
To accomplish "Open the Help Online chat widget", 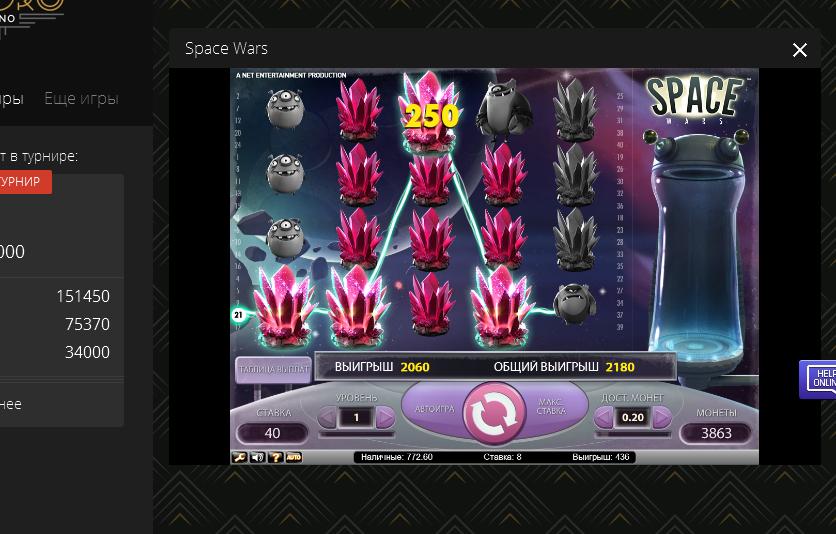I will [820, 379].
